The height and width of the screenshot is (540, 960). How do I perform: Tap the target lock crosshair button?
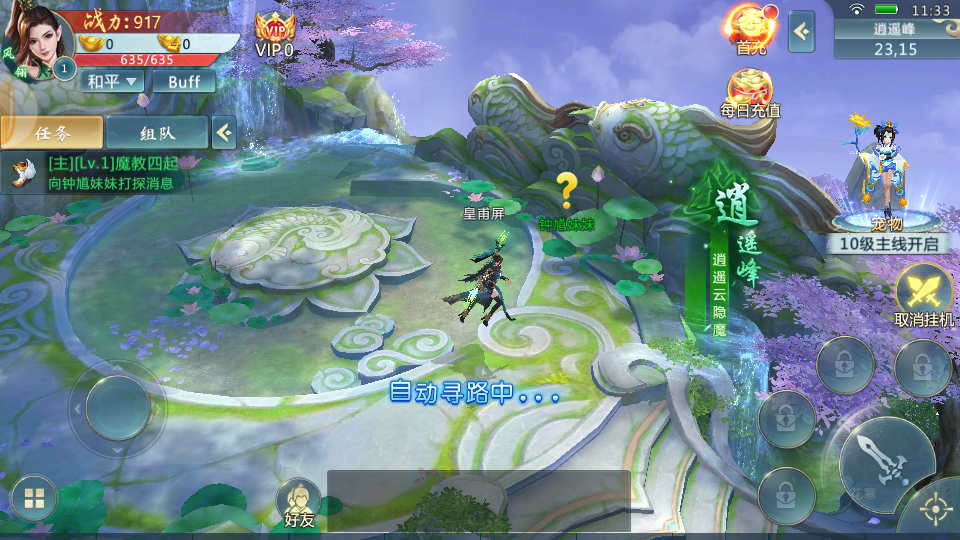pos(935,510)
